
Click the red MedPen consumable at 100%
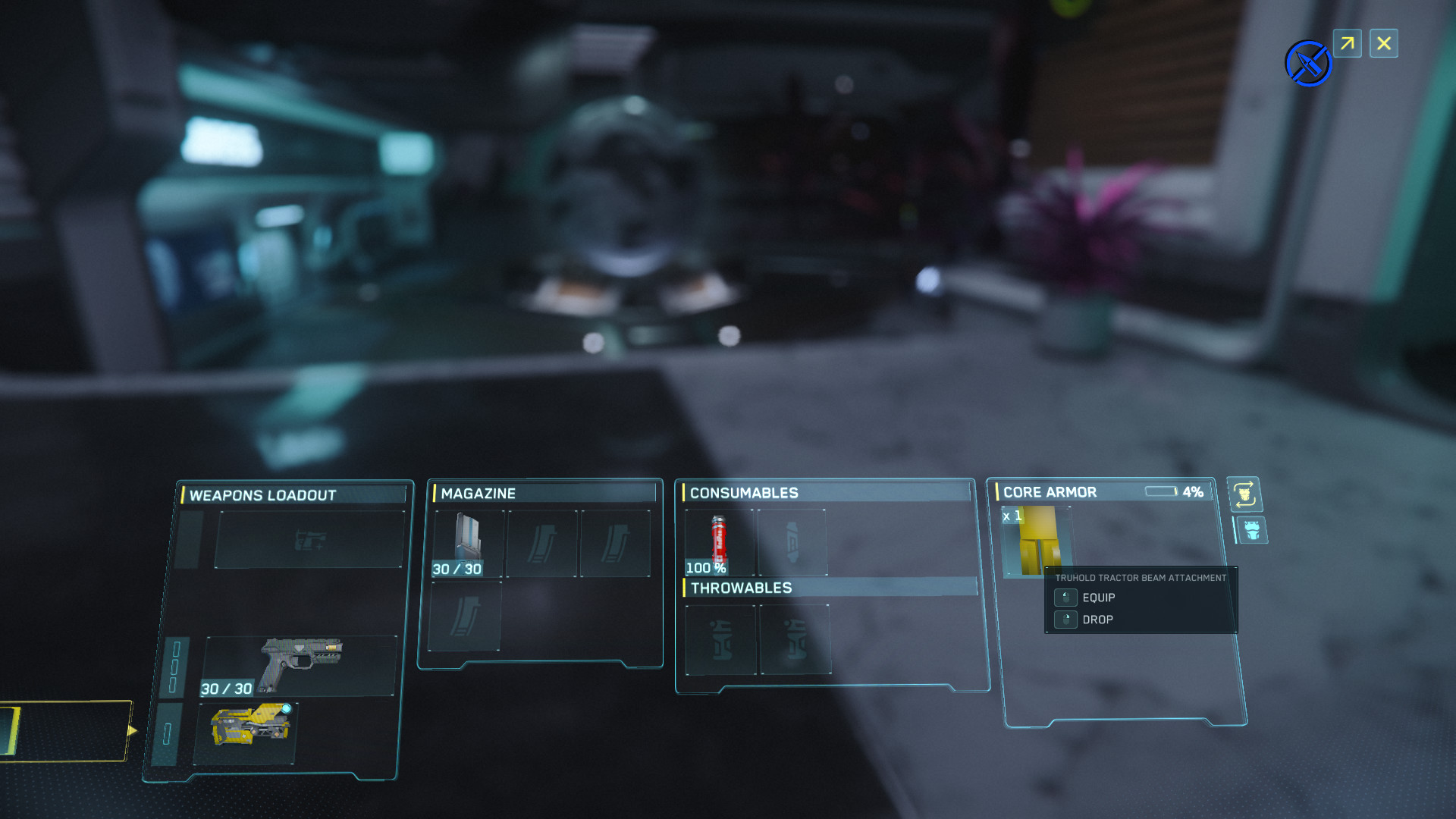(x=718, y=540)
